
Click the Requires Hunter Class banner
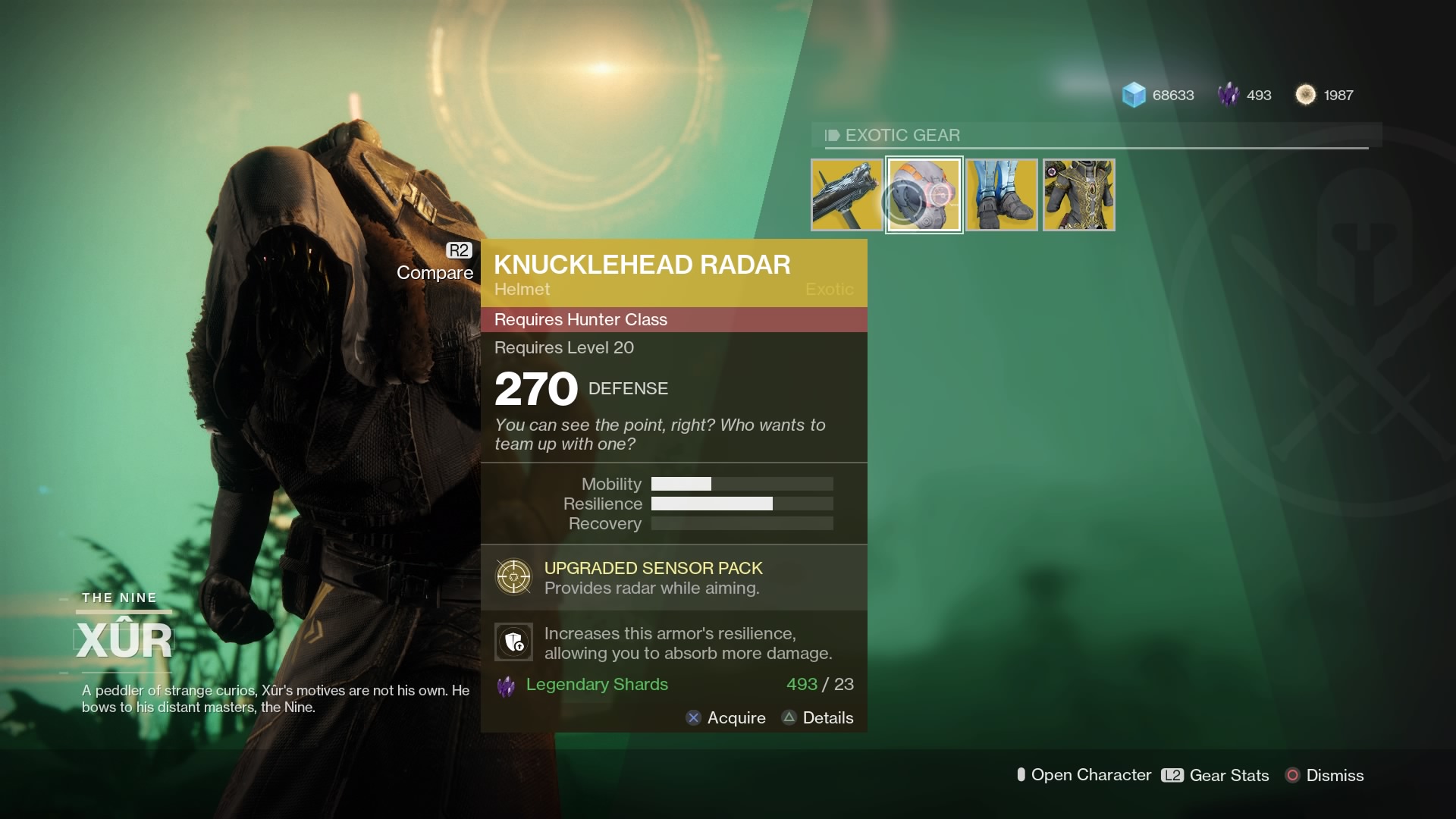(673, 319)
